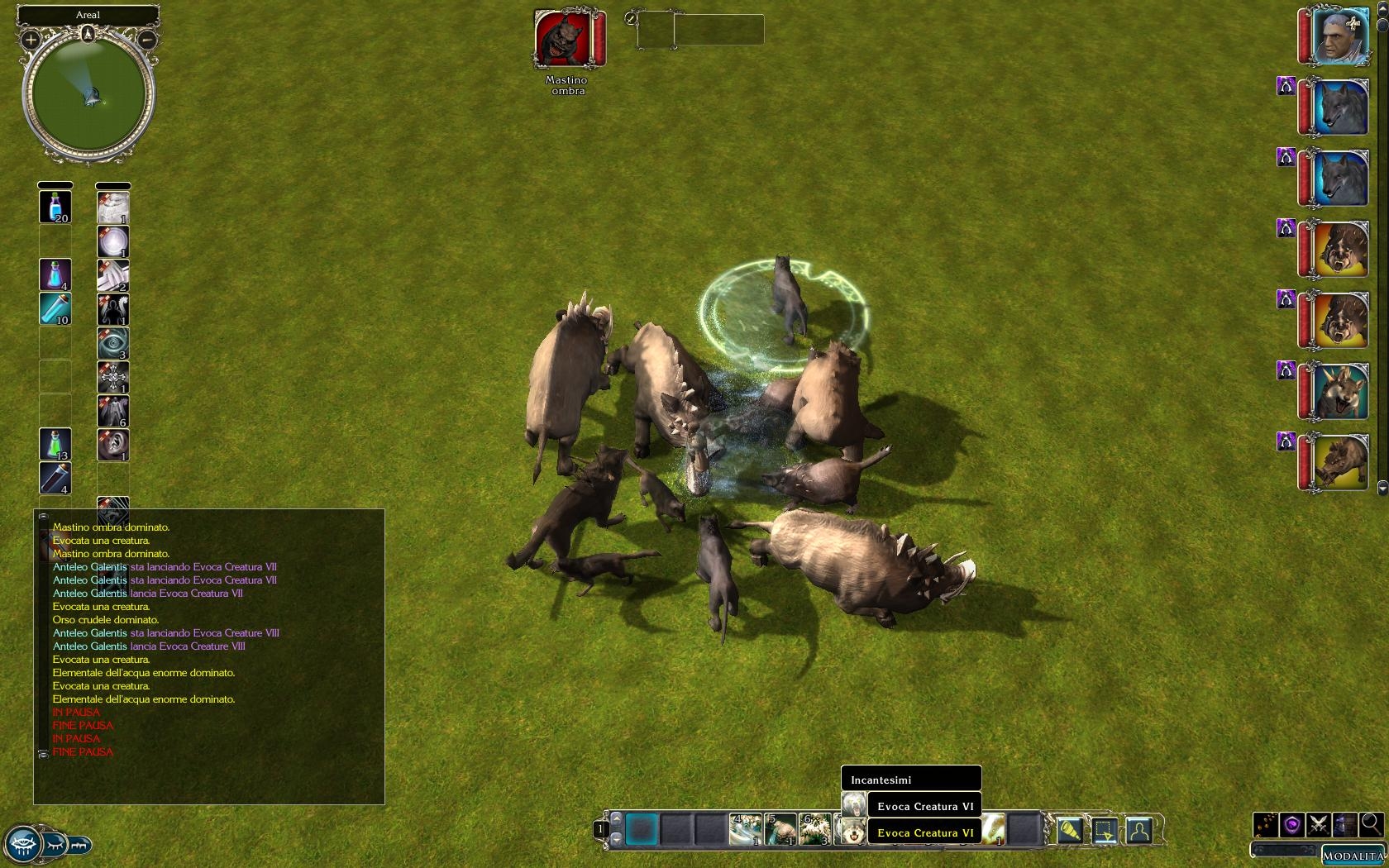
Task: Use the cyan vial with 10 charges
Action: click(x=55, y=308)
